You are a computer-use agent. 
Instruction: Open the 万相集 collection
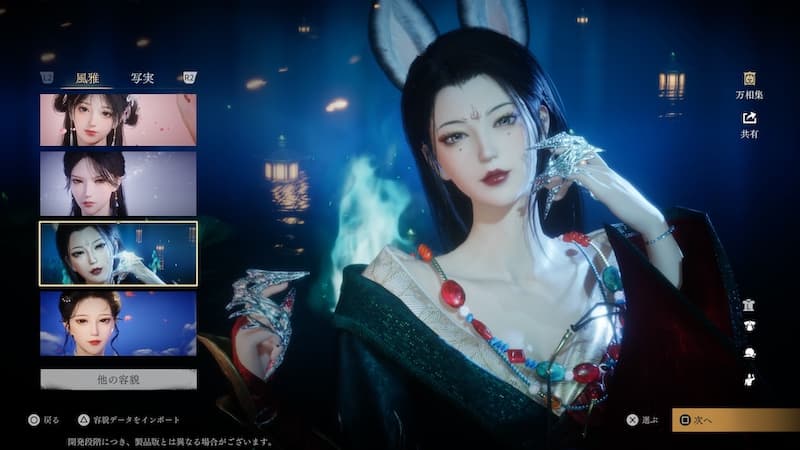[749, 84]
